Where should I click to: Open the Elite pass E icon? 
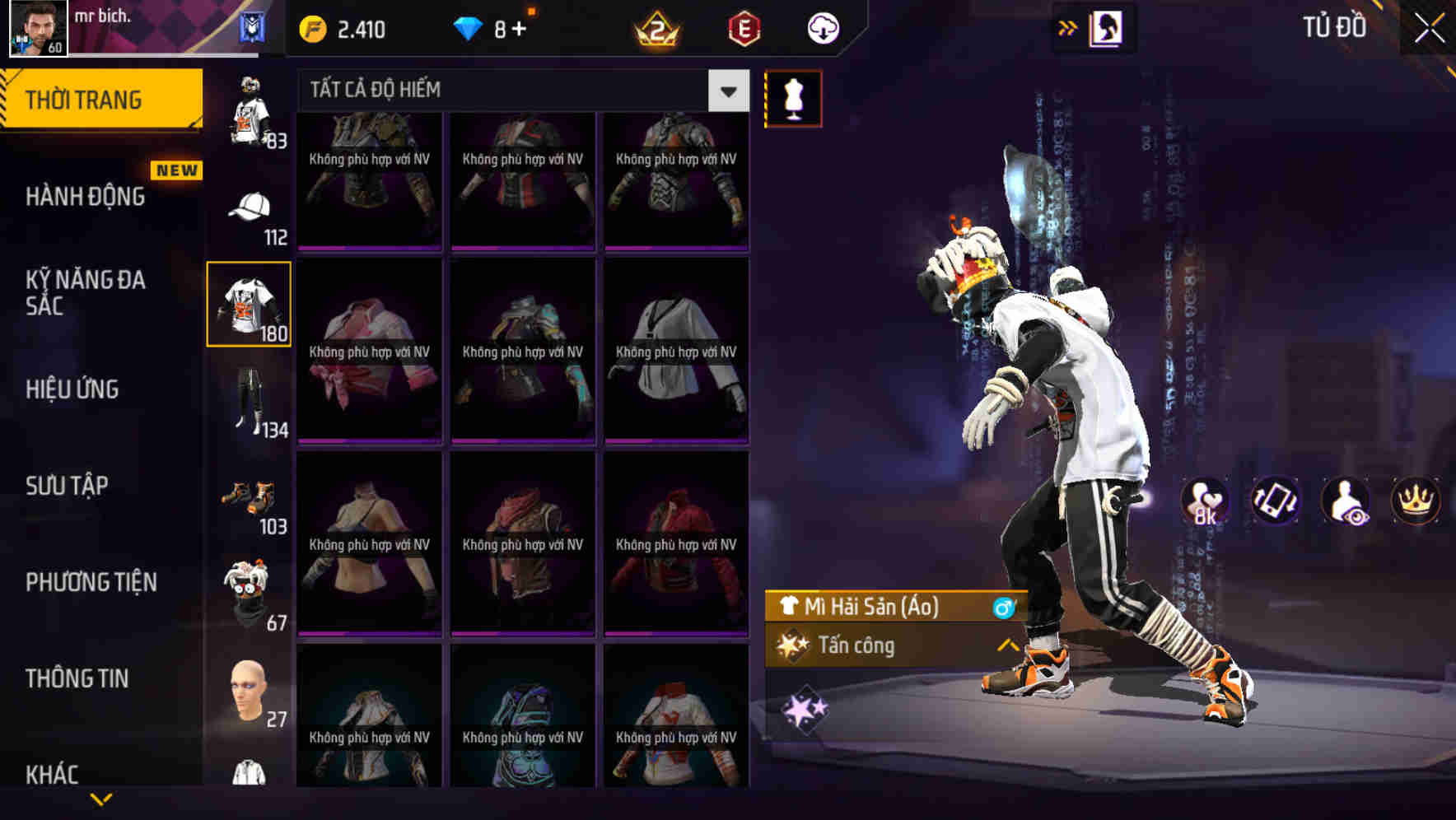[x=742, y=27]
